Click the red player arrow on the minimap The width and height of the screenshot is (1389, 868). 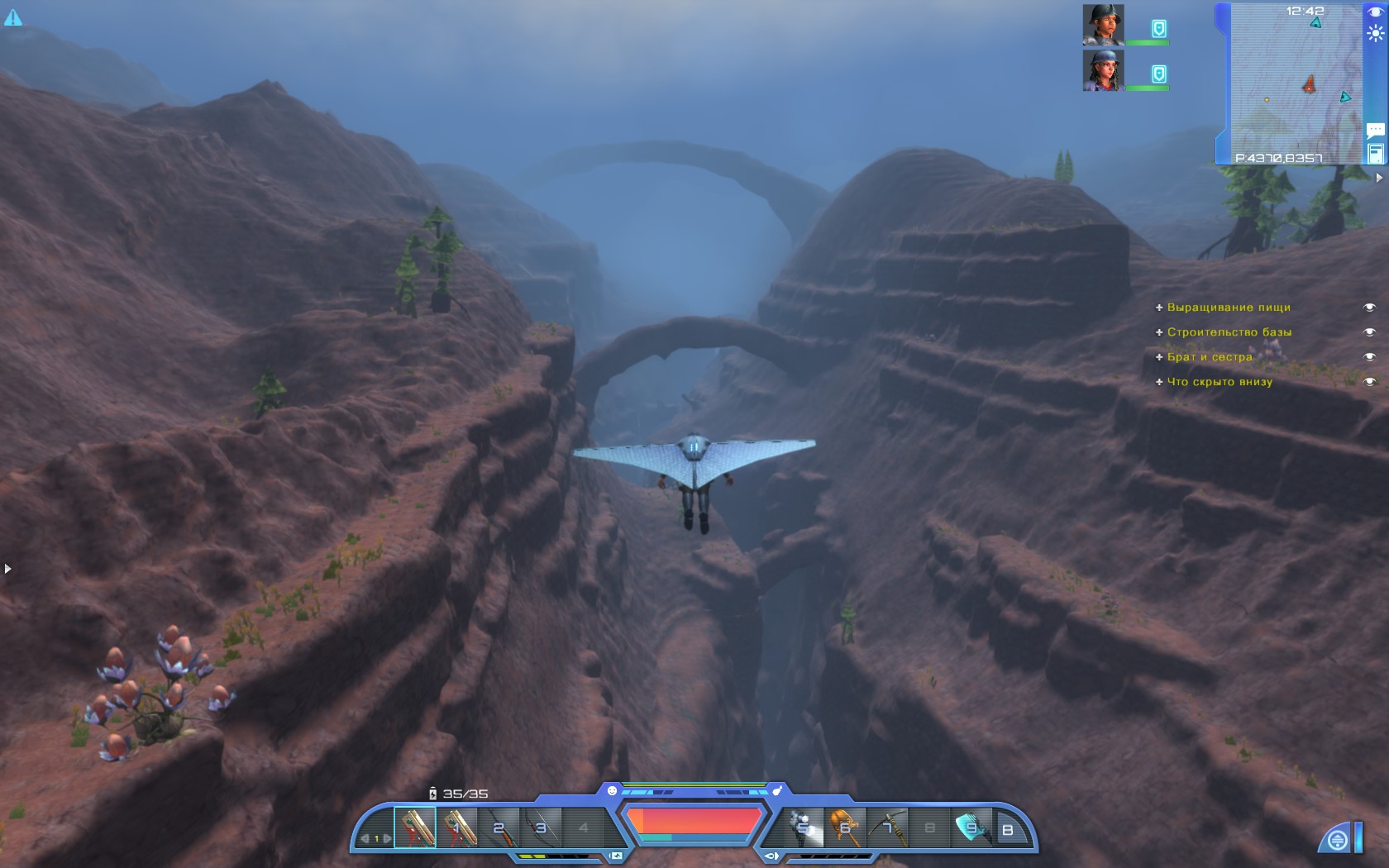pos(1309,85)
